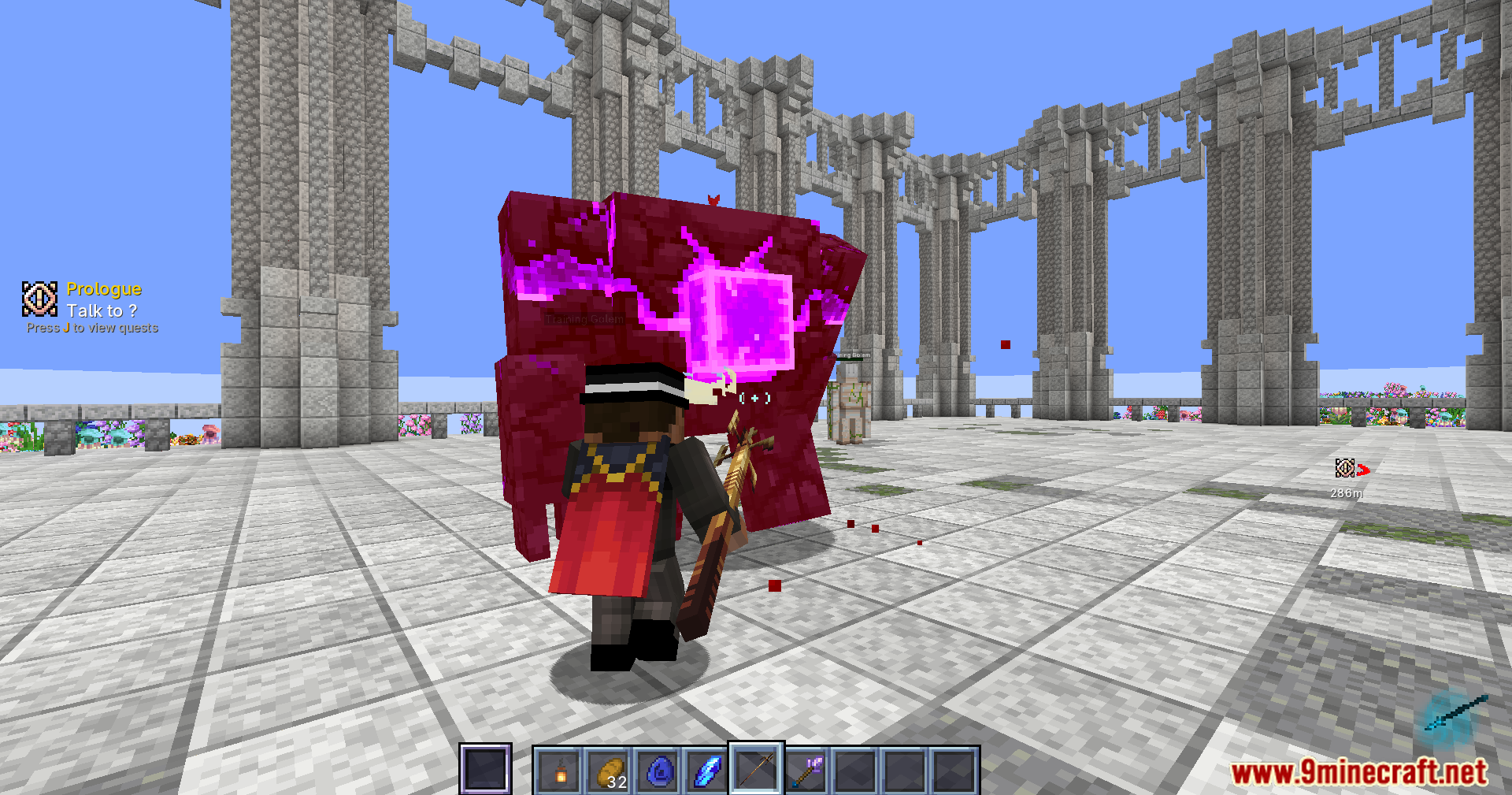
Task: Select the Prologue quest title
Action: [104, 288]
